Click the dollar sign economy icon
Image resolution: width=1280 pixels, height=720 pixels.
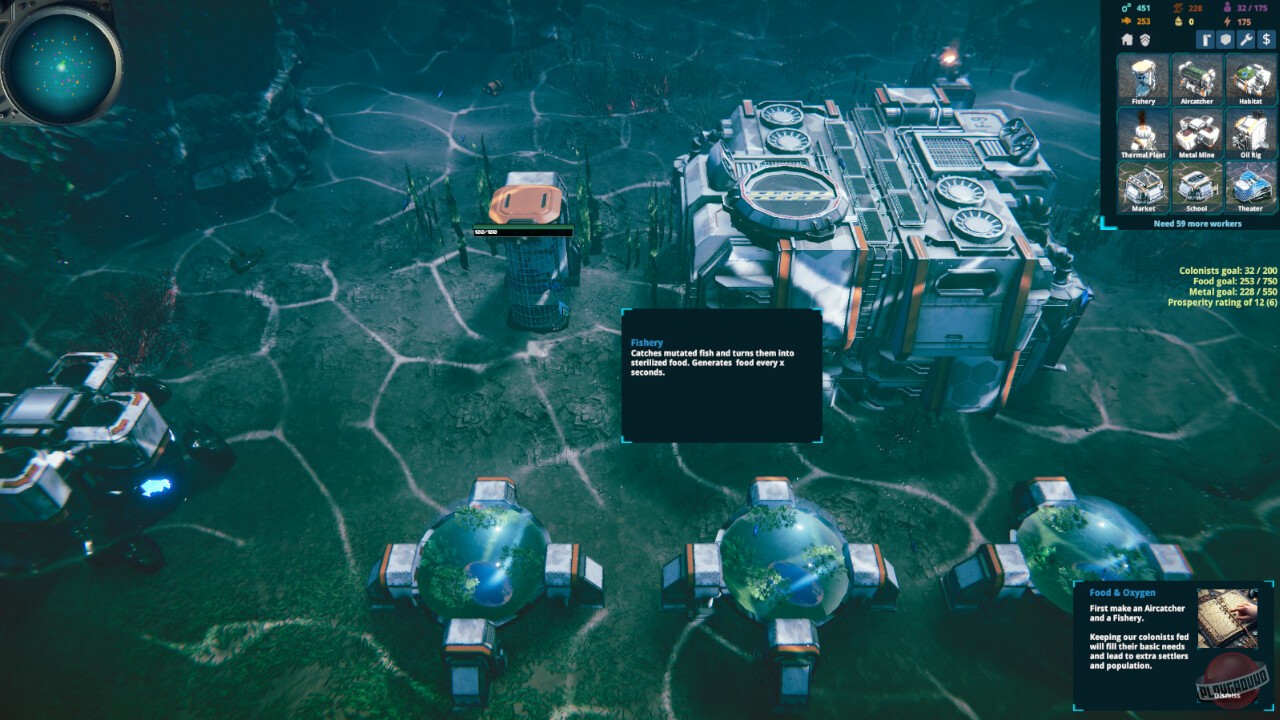coord(1265,39)
